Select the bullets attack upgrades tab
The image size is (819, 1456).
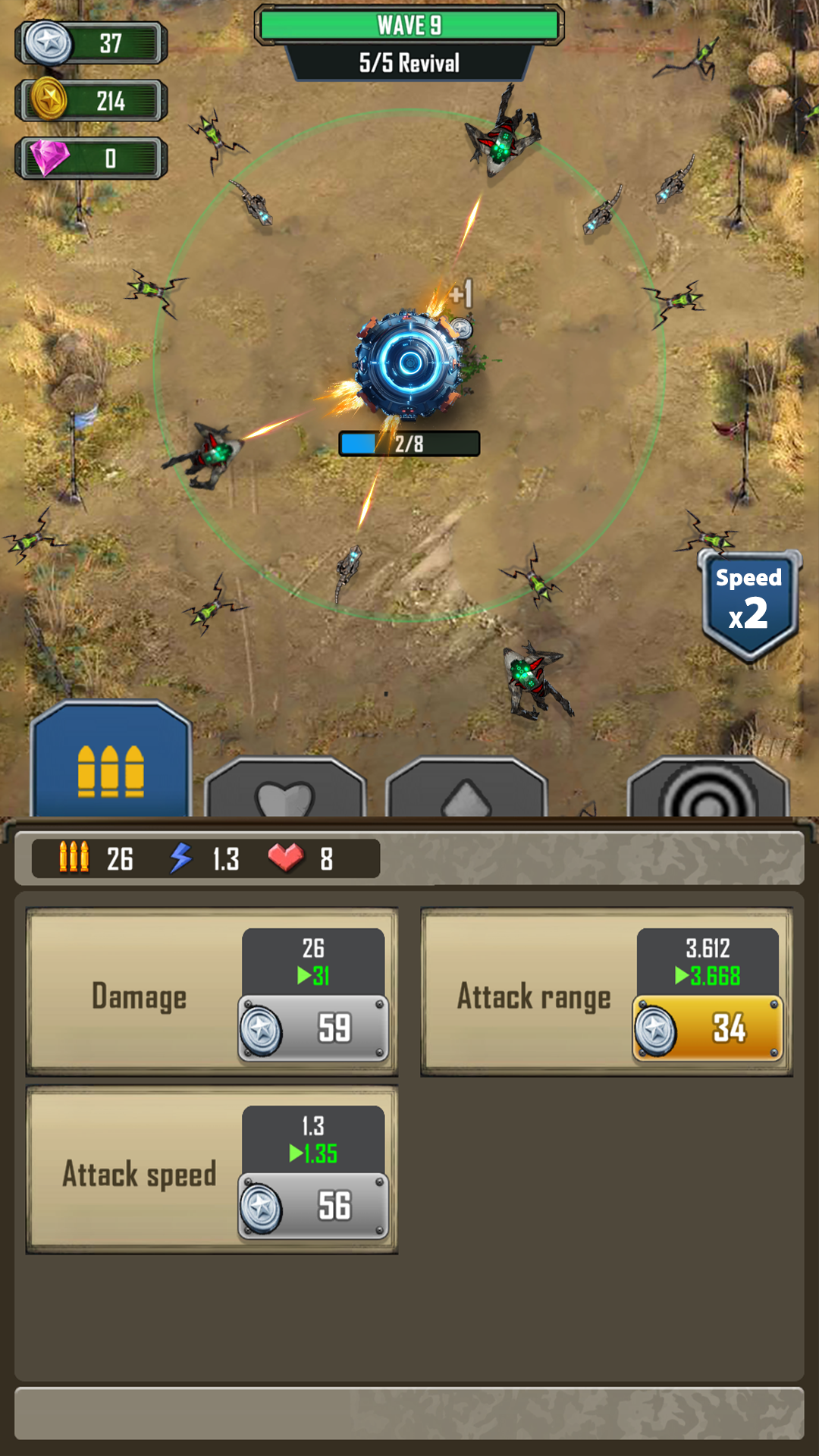(111, 762)
